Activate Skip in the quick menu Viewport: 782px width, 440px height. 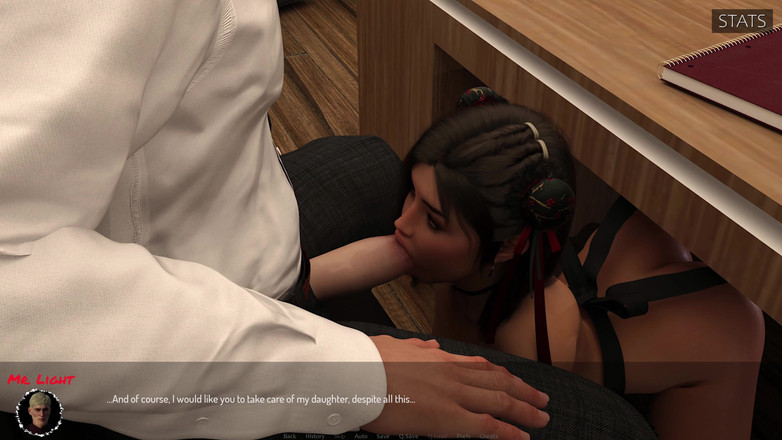340,436
